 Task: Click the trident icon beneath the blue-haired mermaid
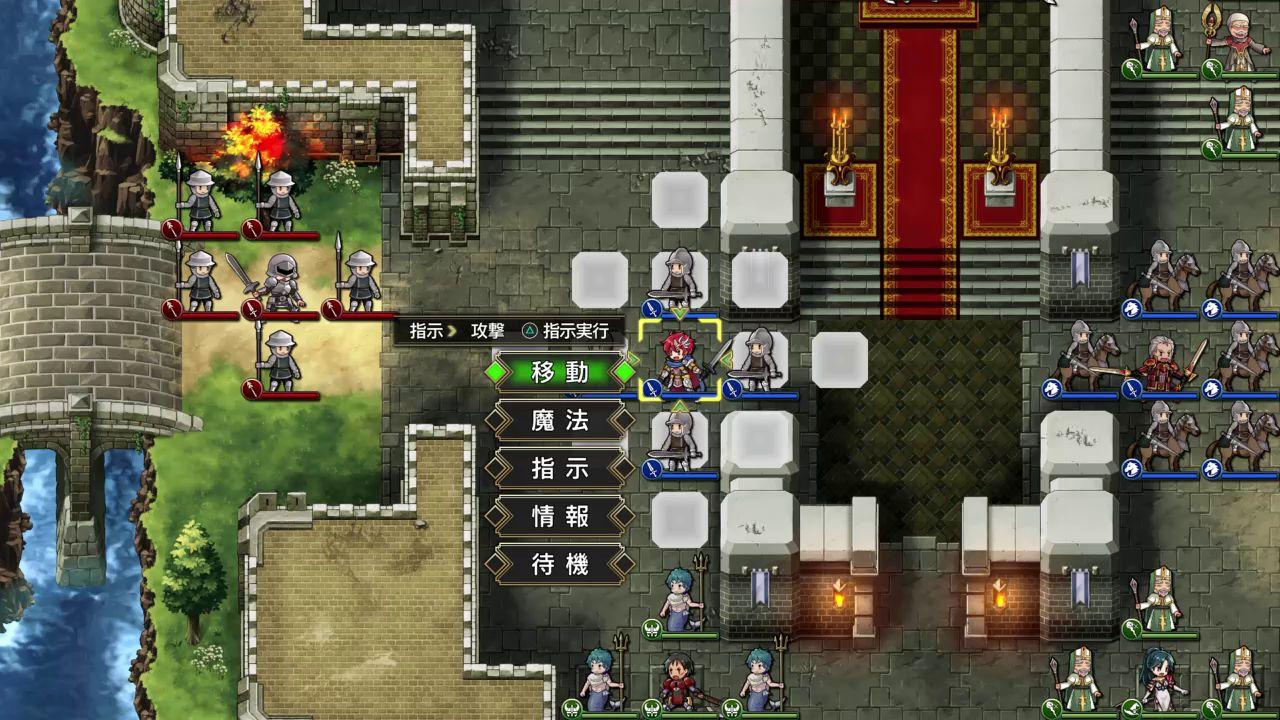(x=651, y=628)
